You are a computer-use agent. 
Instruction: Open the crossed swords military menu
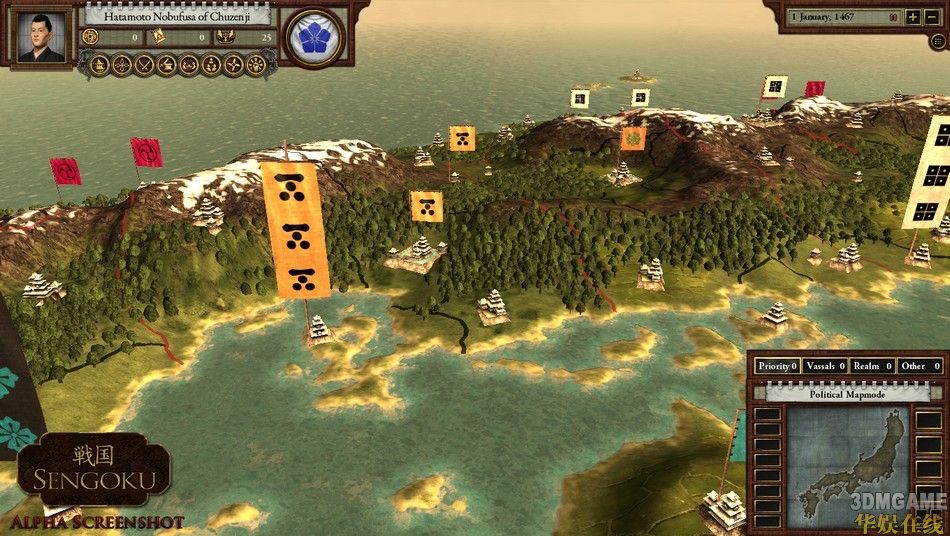pyautogui.click(x=143, y=65)
